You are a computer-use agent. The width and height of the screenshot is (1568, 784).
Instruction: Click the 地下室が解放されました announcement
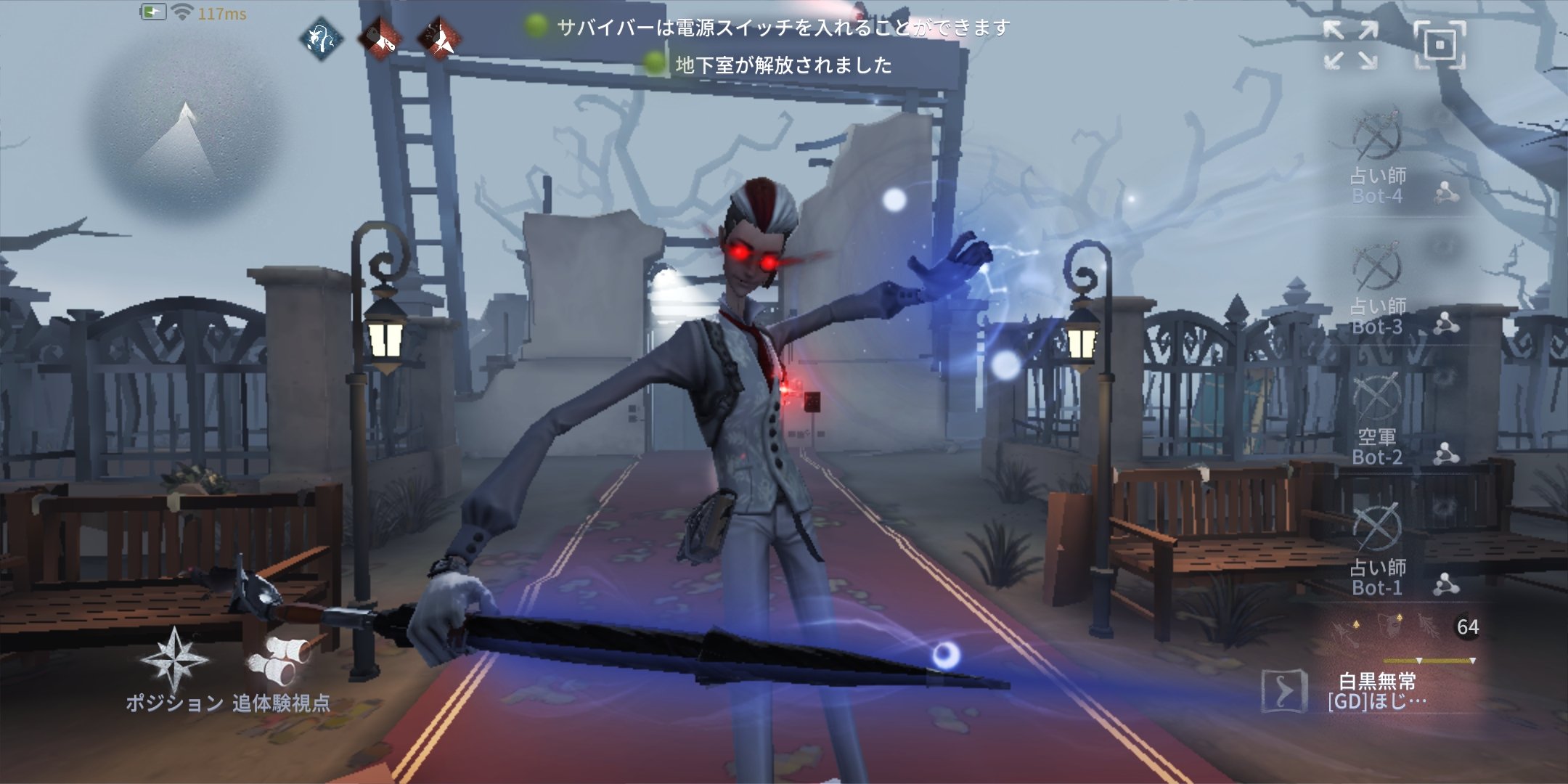(x=783, y=68)
